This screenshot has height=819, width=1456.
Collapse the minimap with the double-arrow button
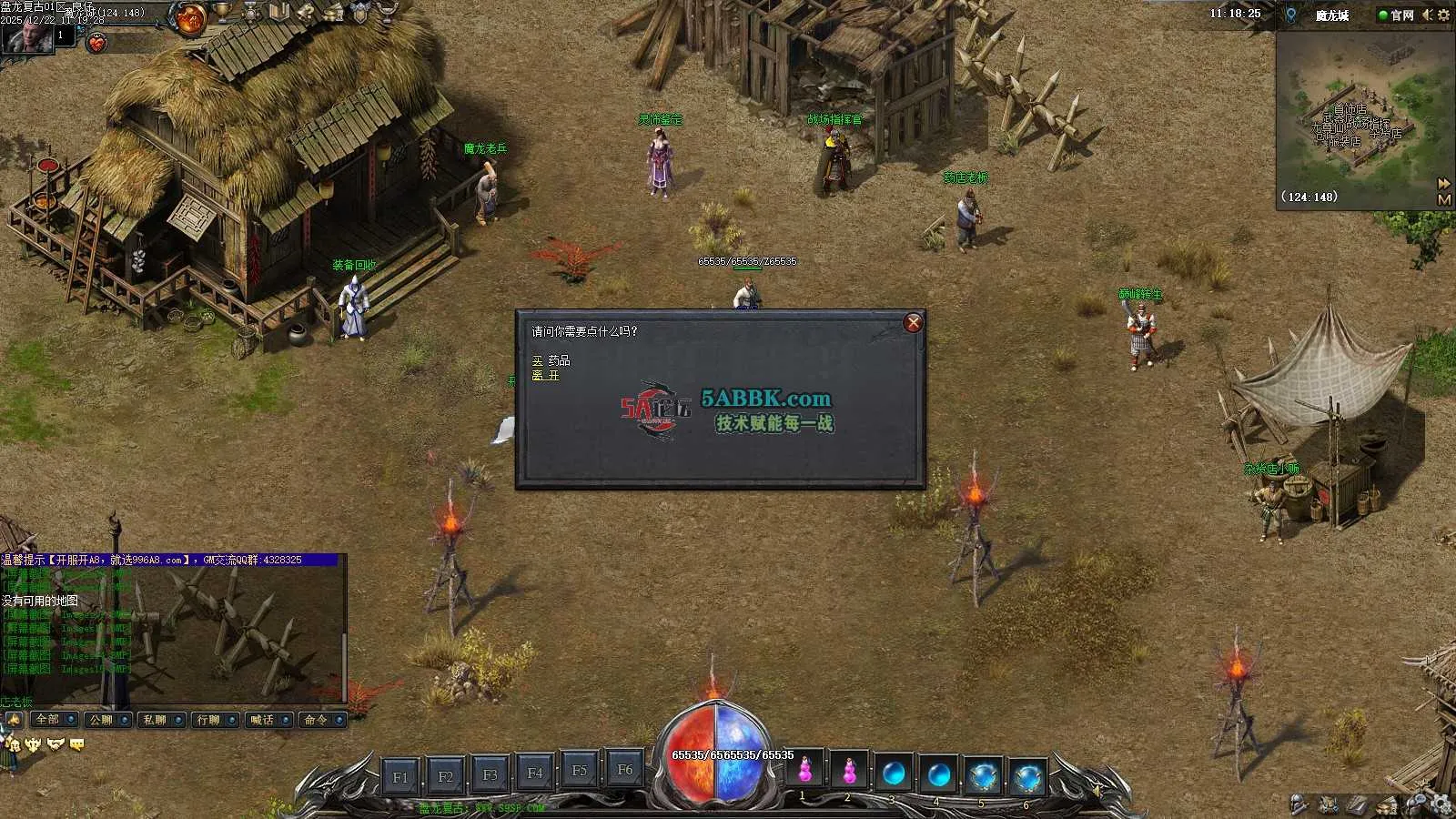1444,183
